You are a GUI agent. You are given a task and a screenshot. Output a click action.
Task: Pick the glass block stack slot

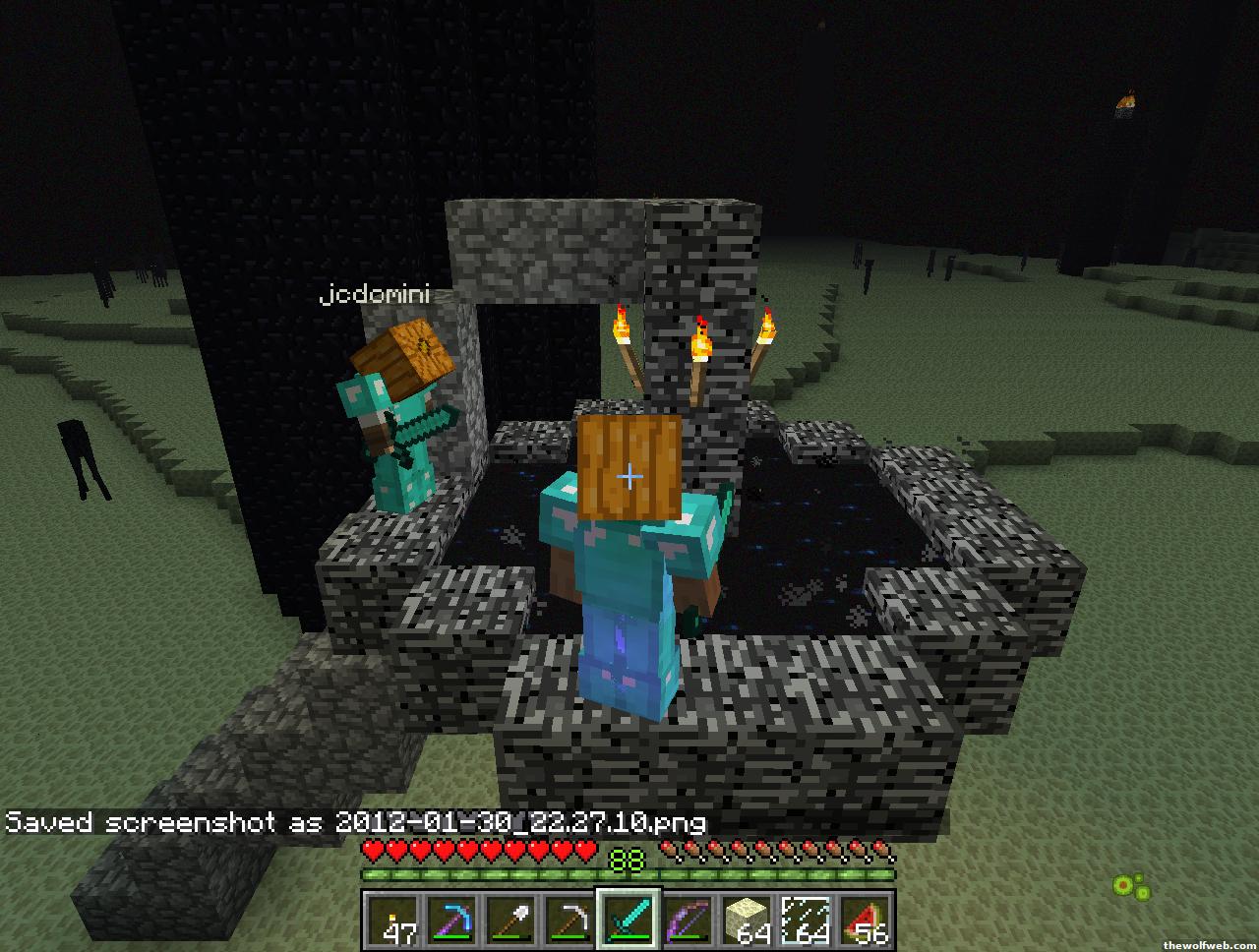[807, 921]
